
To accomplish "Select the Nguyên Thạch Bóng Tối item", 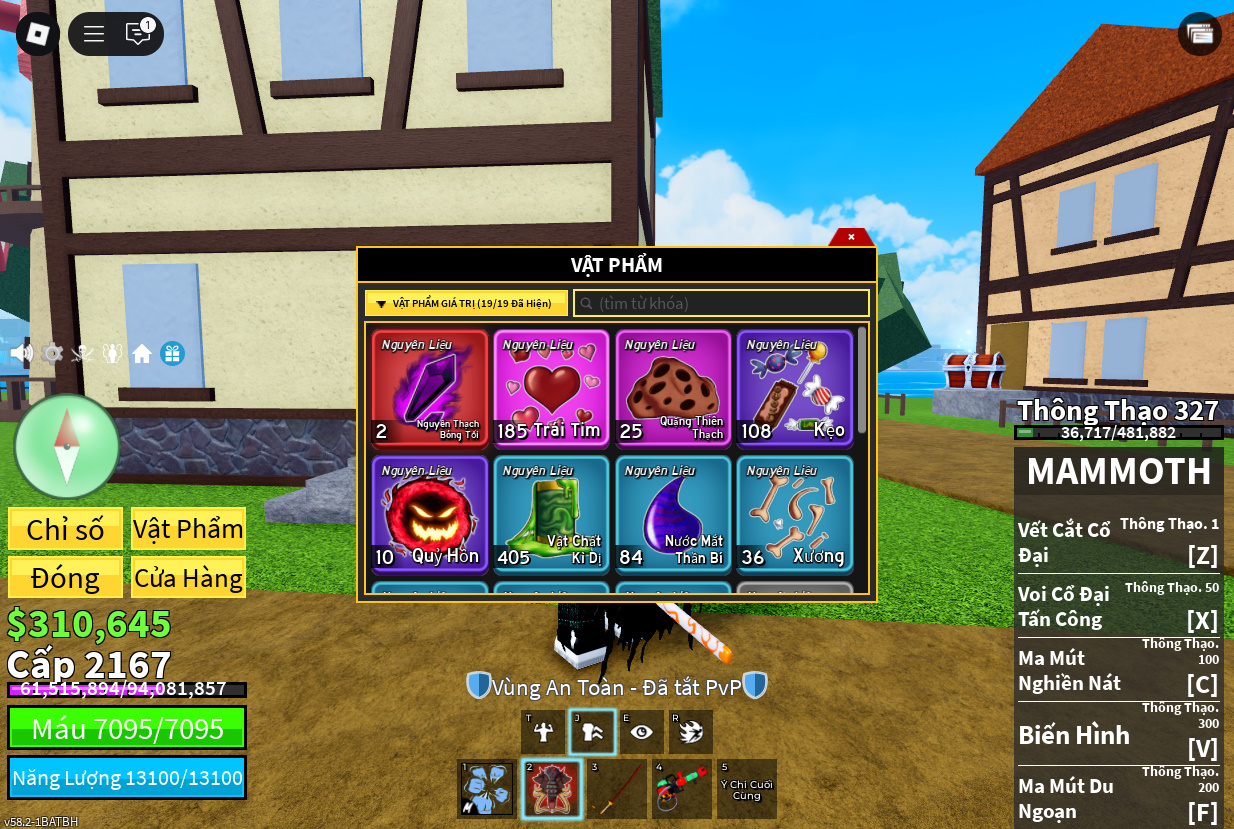I will tap(430, 388).
